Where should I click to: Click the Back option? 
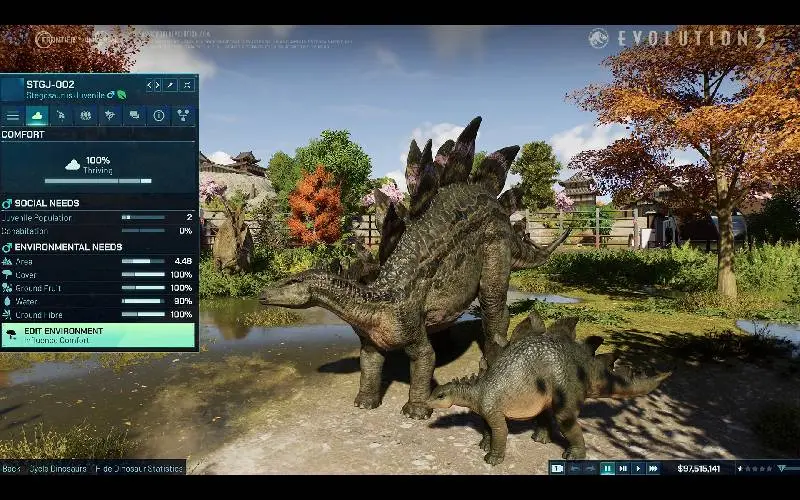tap(11, 468)
